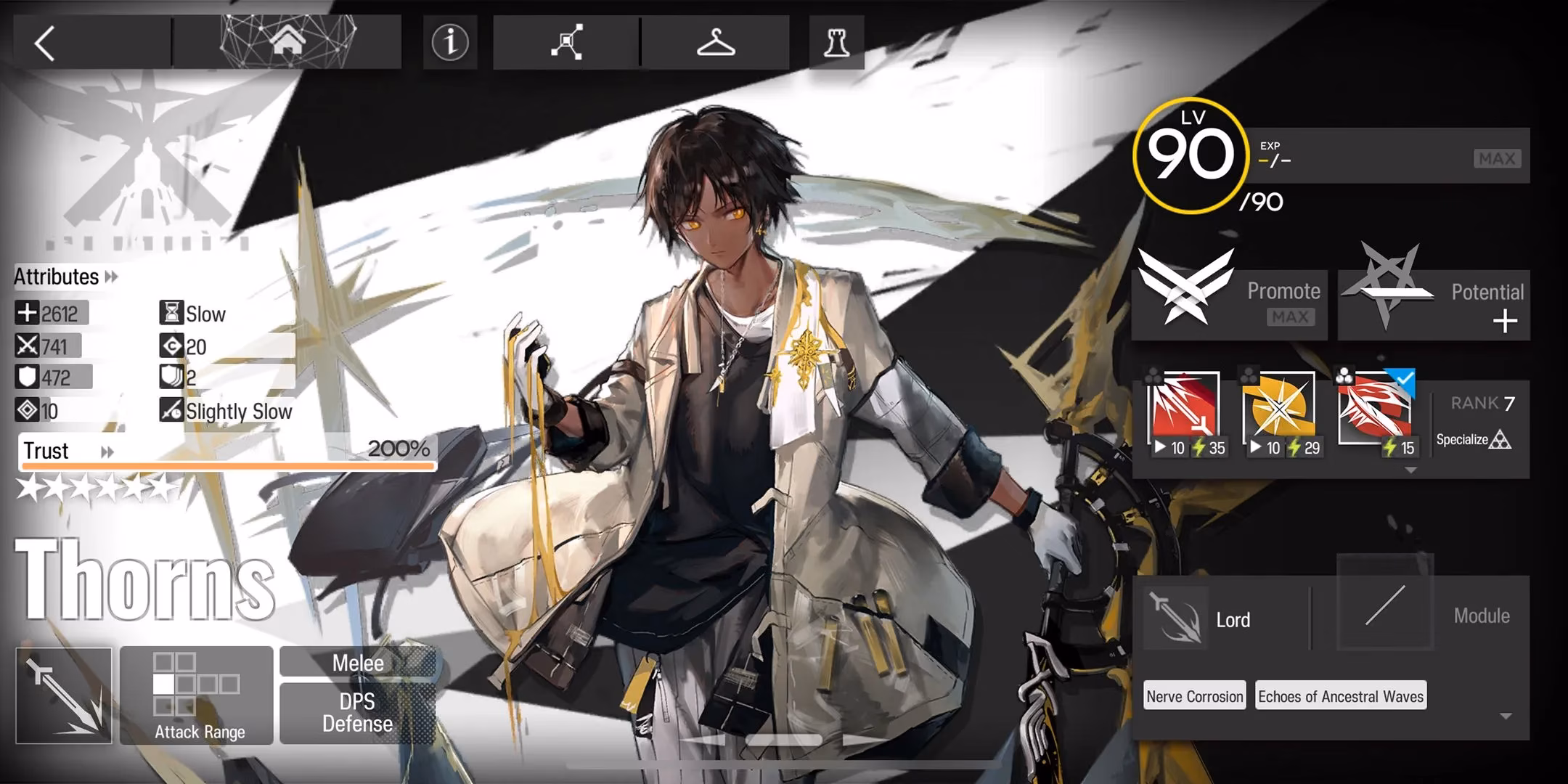Open the operator info panel

[x=450, y=43]
